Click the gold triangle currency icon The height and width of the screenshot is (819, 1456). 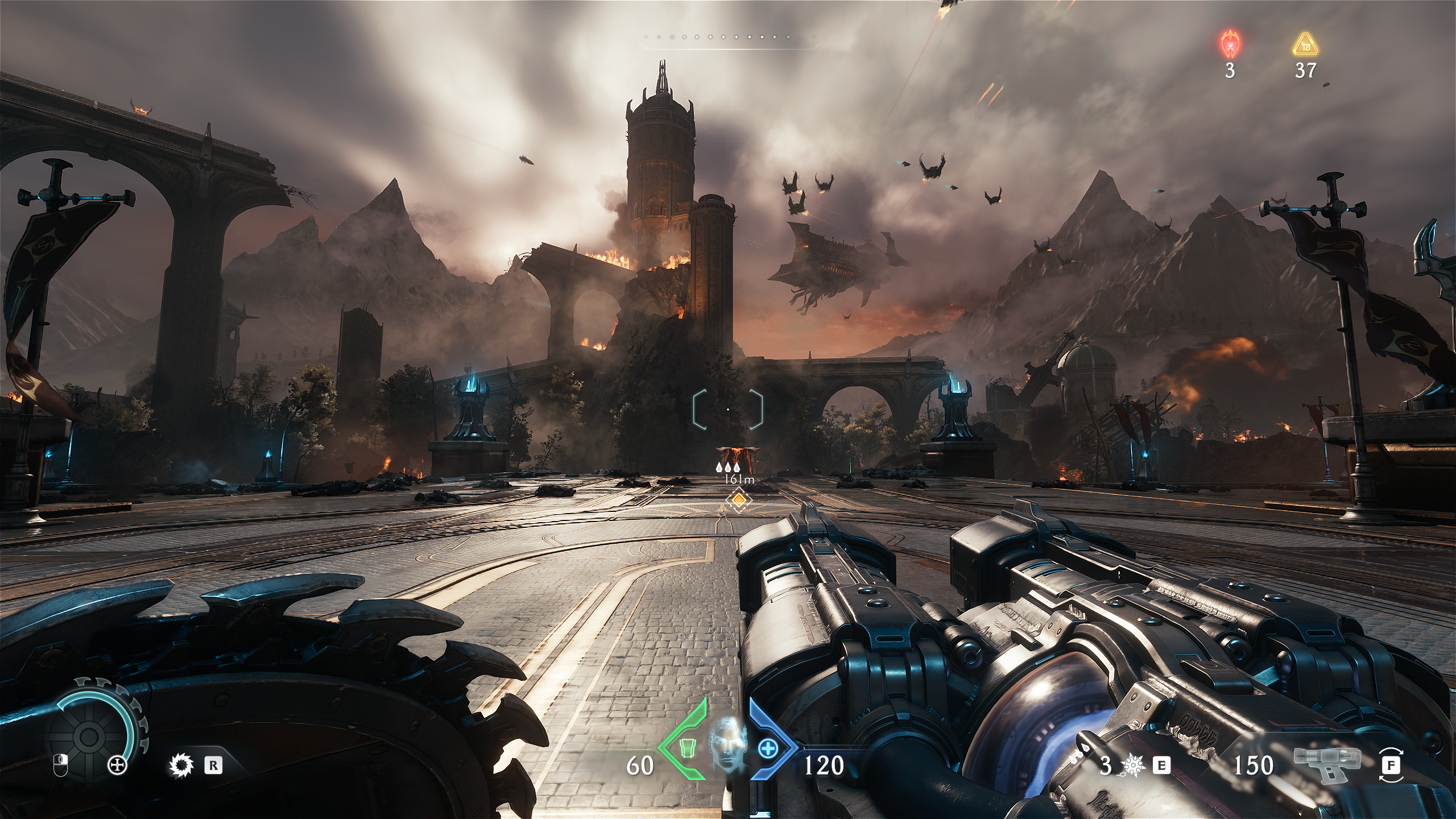point(1305,44)
